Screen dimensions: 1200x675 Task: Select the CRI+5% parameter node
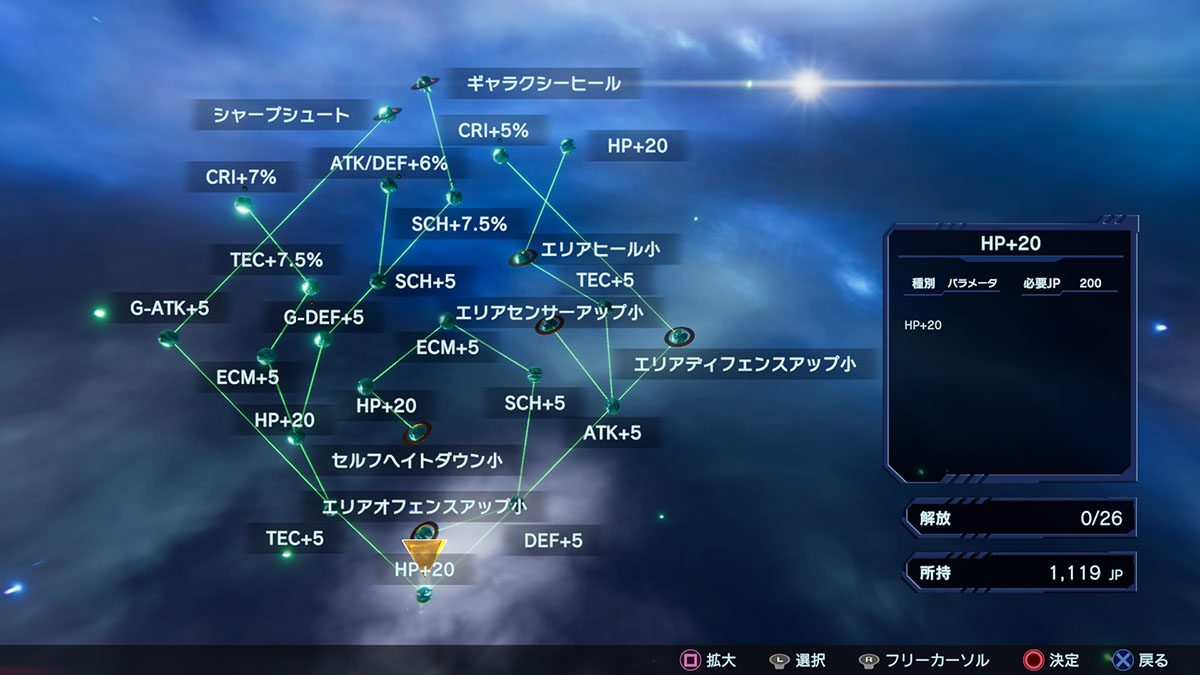point(500,155)
